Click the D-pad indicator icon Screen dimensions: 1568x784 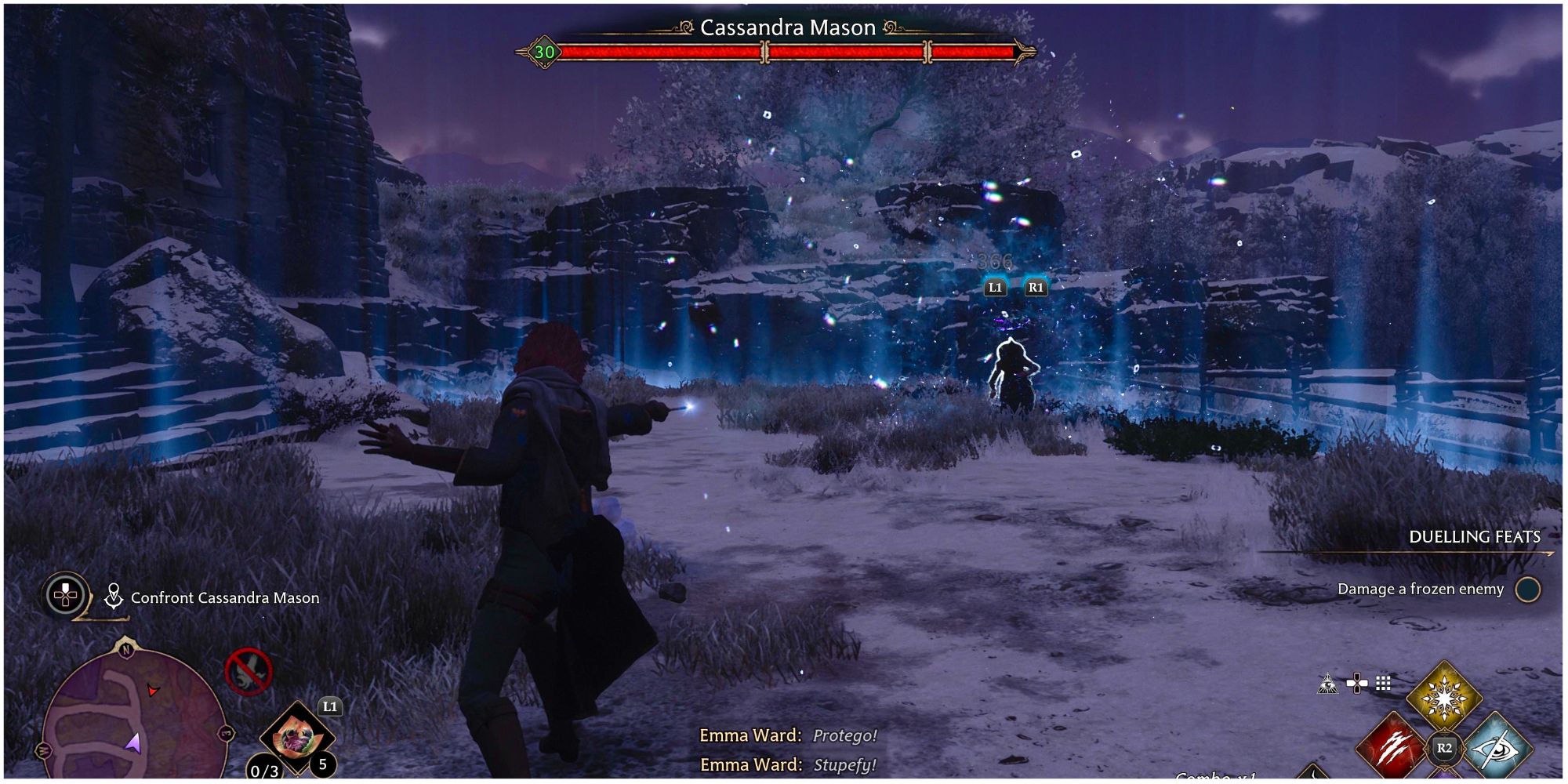tap(1357, 681)
